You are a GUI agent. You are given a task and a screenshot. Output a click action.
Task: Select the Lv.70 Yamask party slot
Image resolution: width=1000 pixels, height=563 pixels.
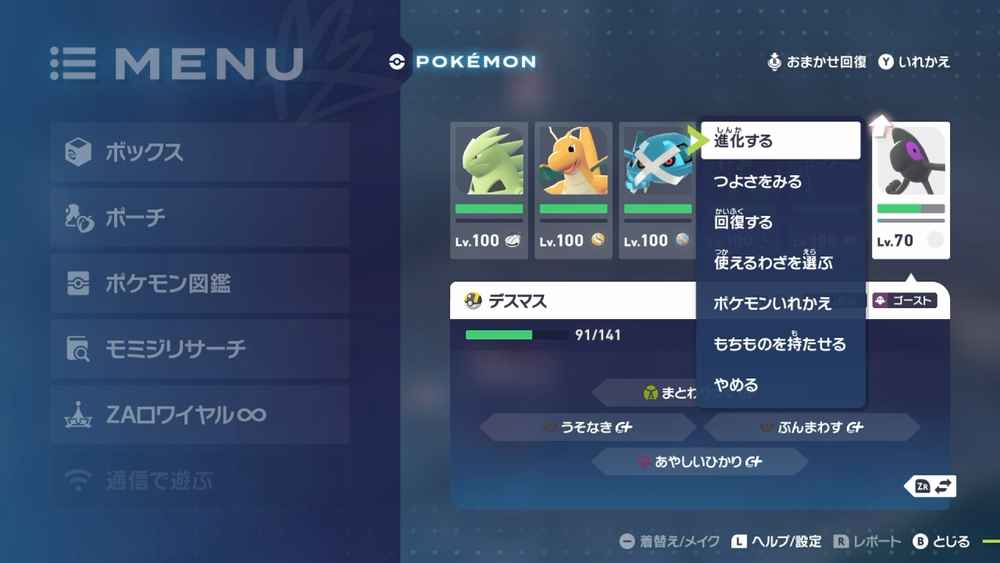tap(910, 190)
